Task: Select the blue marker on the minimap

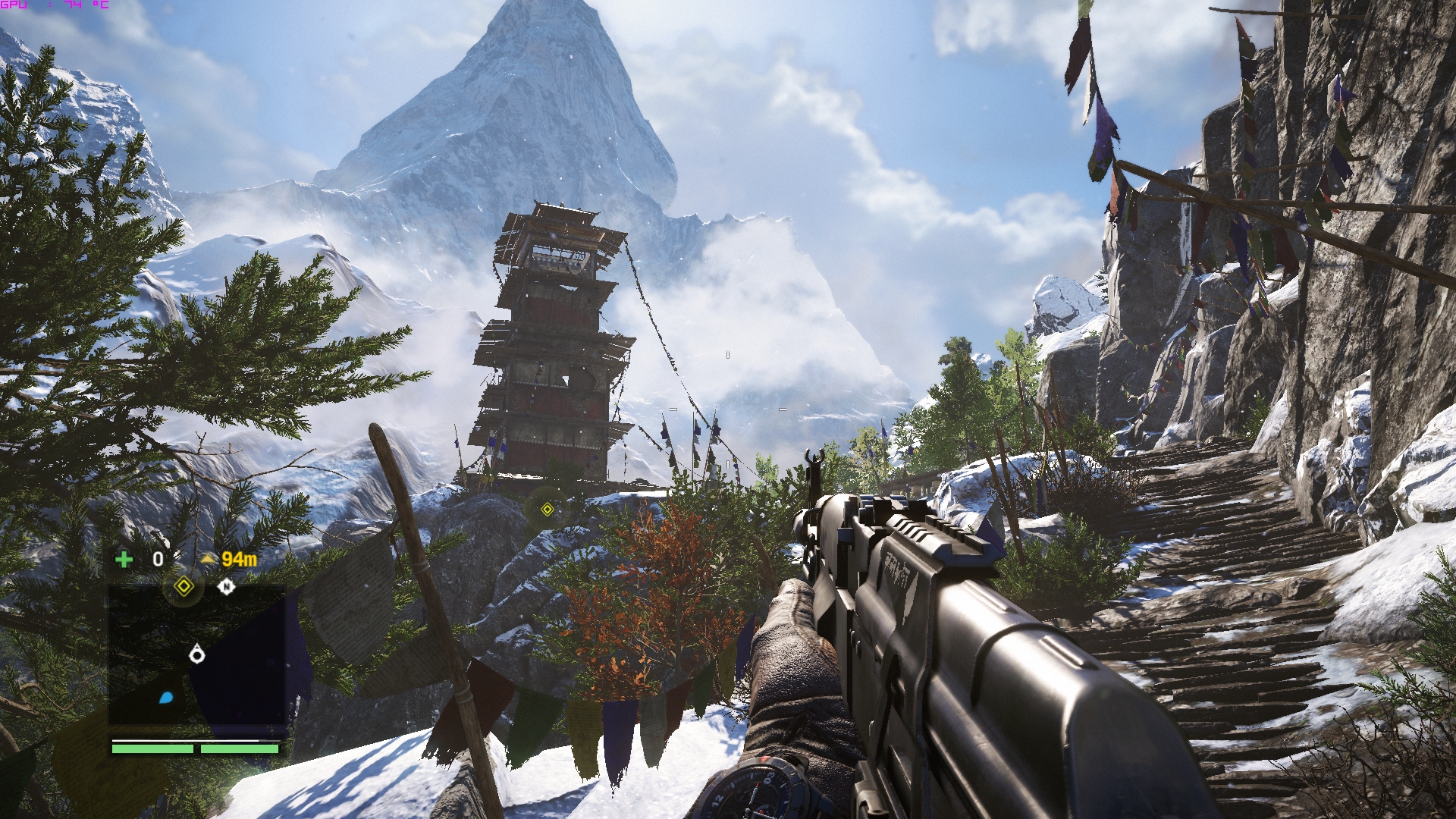Action: 166,697
